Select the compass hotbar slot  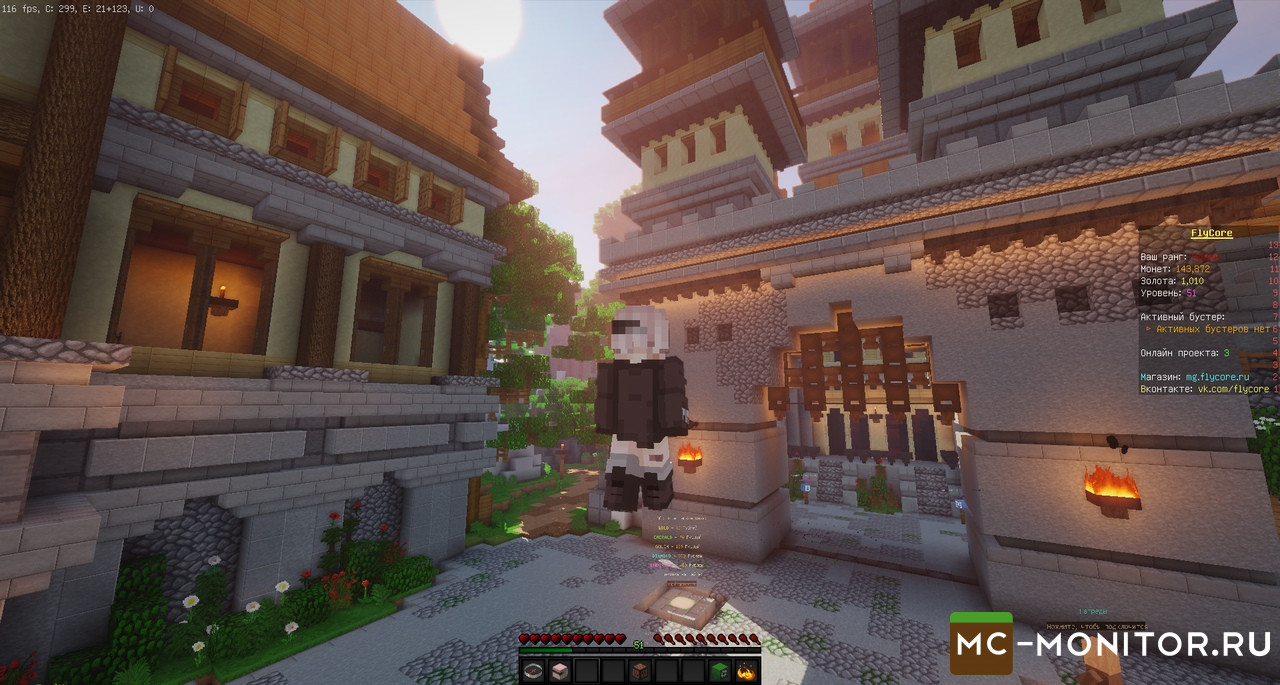tap(532, 670)
